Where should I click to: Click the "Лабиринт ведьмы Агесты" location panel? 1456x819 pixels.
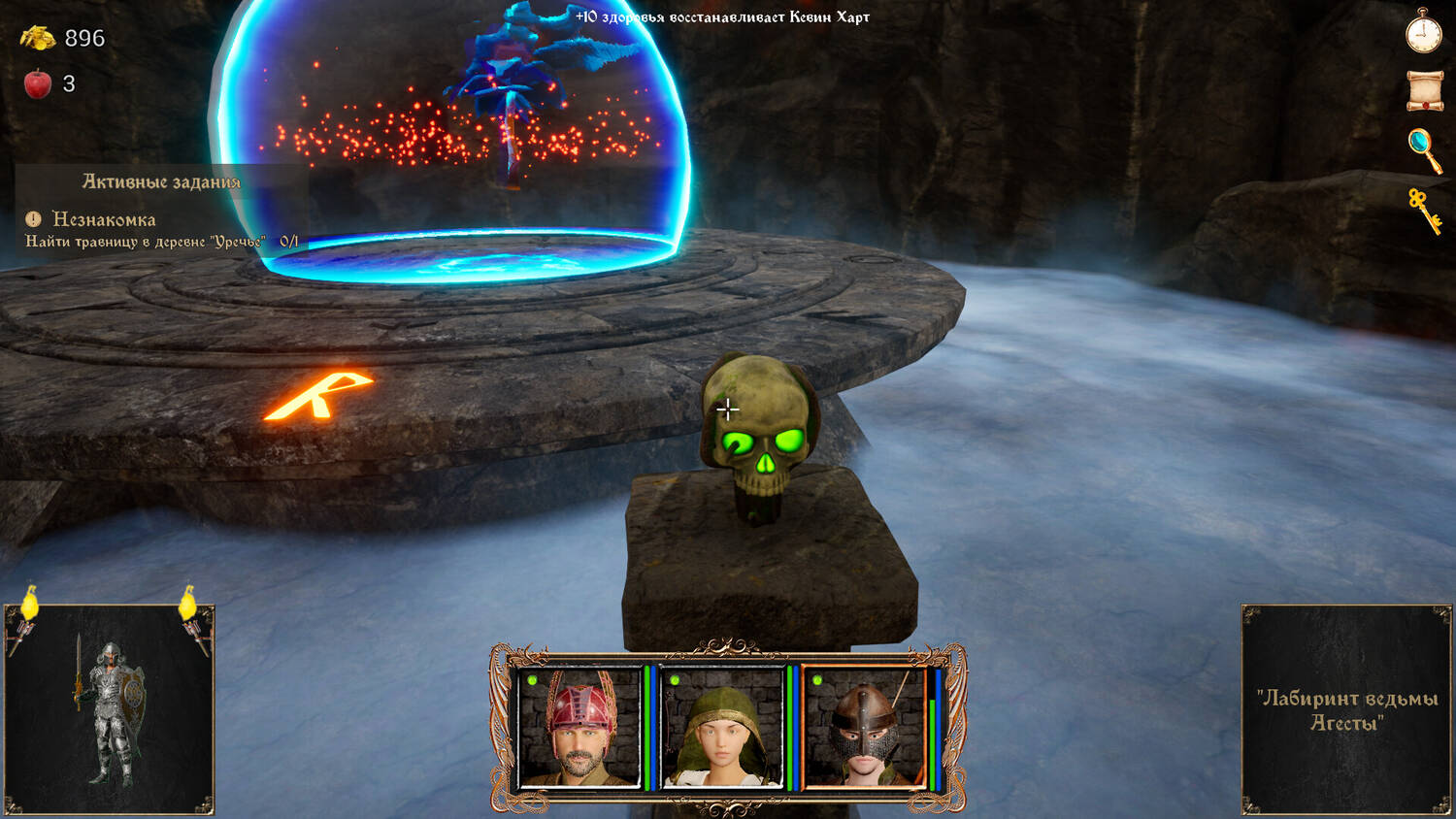coord(1346,709)
